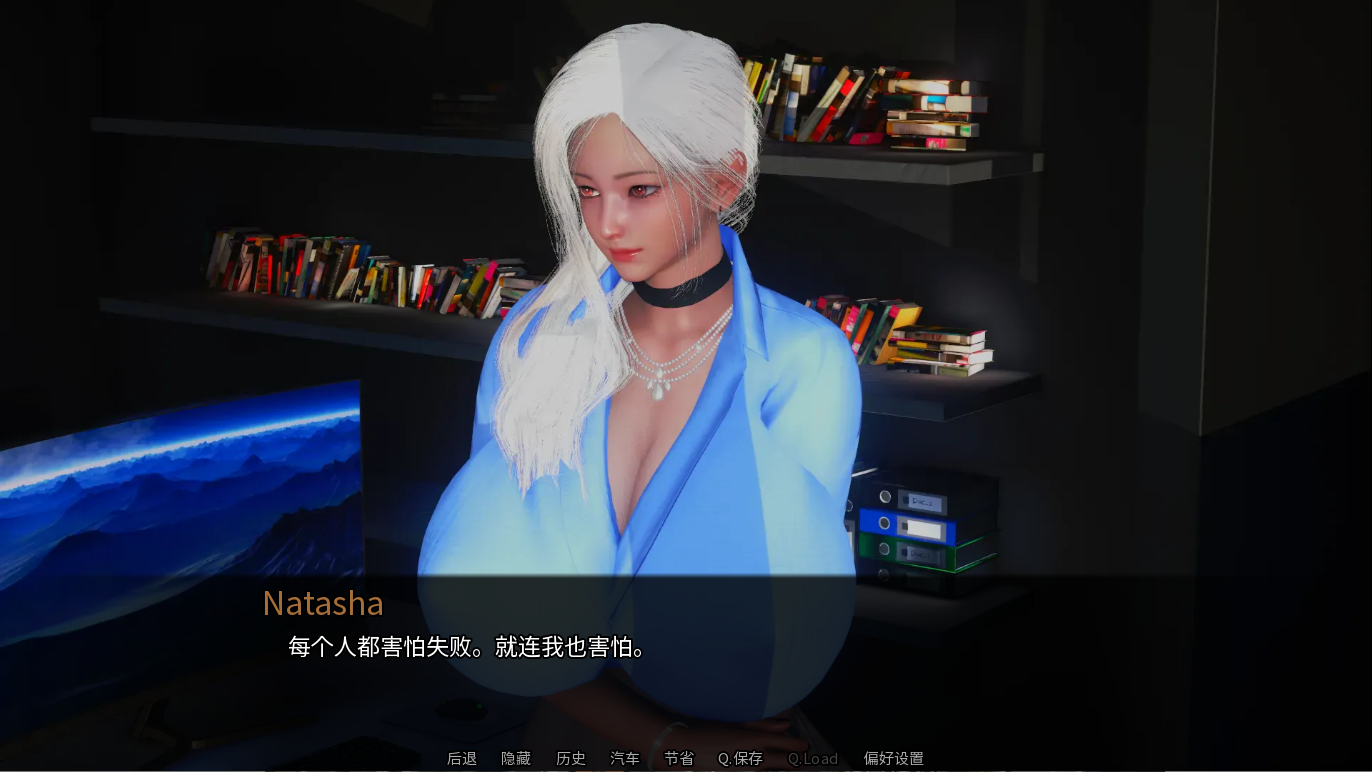Open the dialogue history via 历史
The height and width of the screenshot is (772, 1372).
tap(570, 758)
